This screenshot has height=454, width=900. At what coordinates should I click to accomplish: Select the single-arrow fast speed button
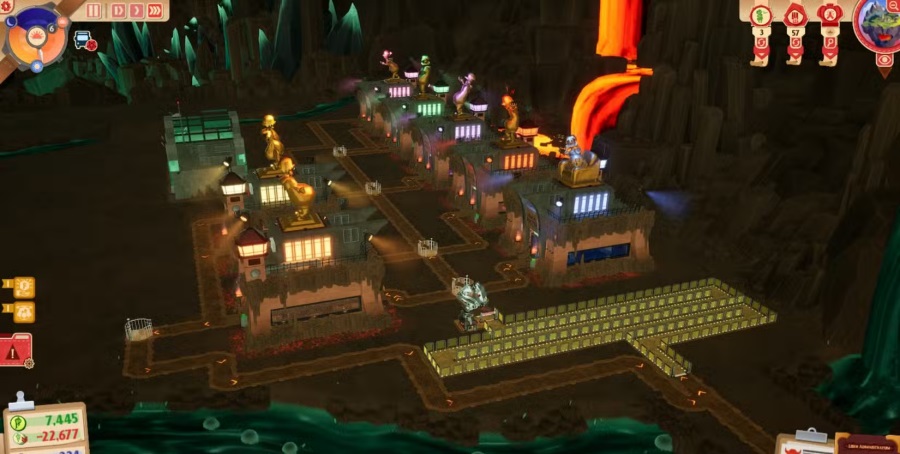pos(135,11)
